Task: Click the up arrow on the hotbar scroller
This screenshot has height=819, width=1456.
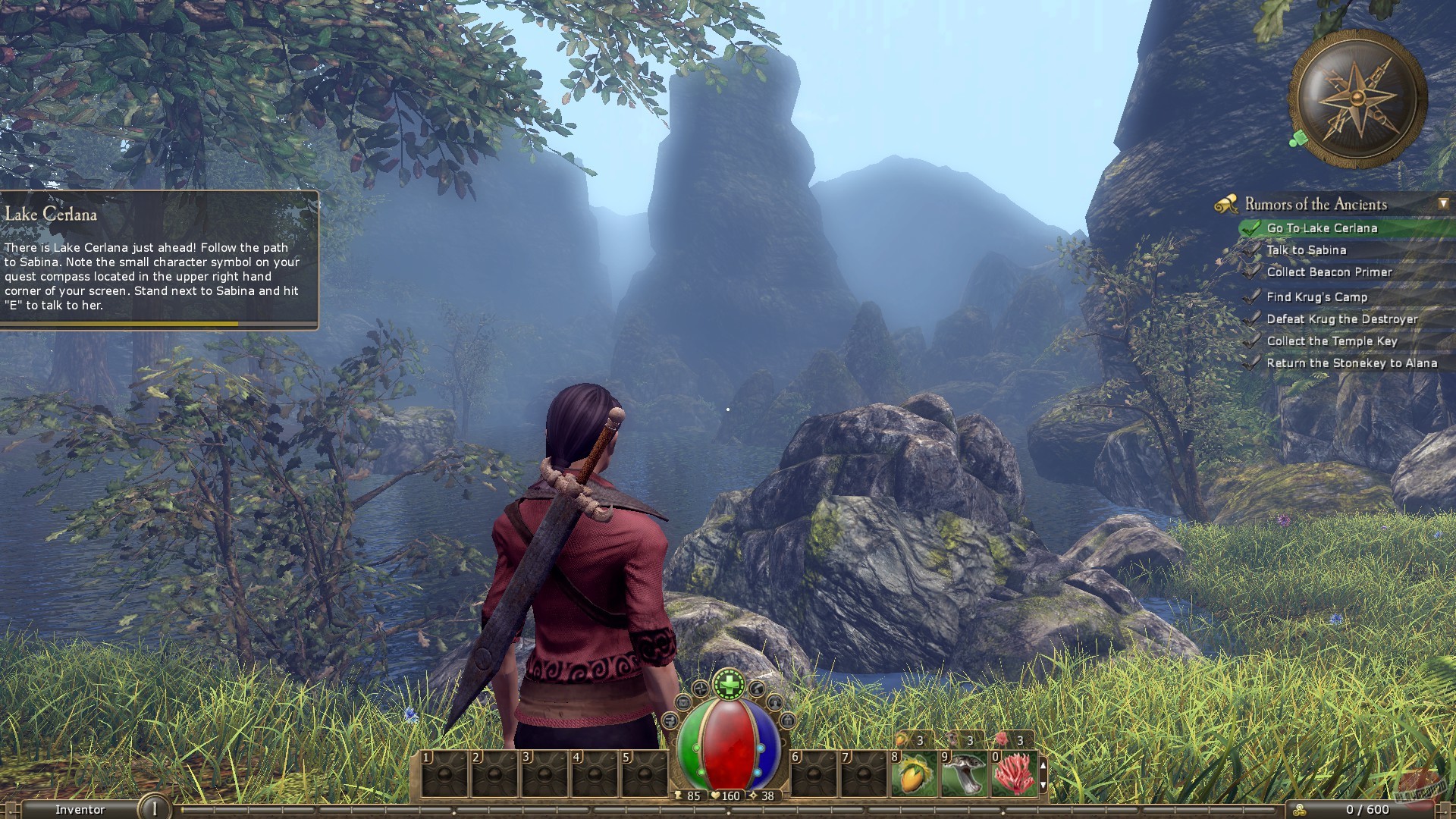Action: click(1043, 767)
